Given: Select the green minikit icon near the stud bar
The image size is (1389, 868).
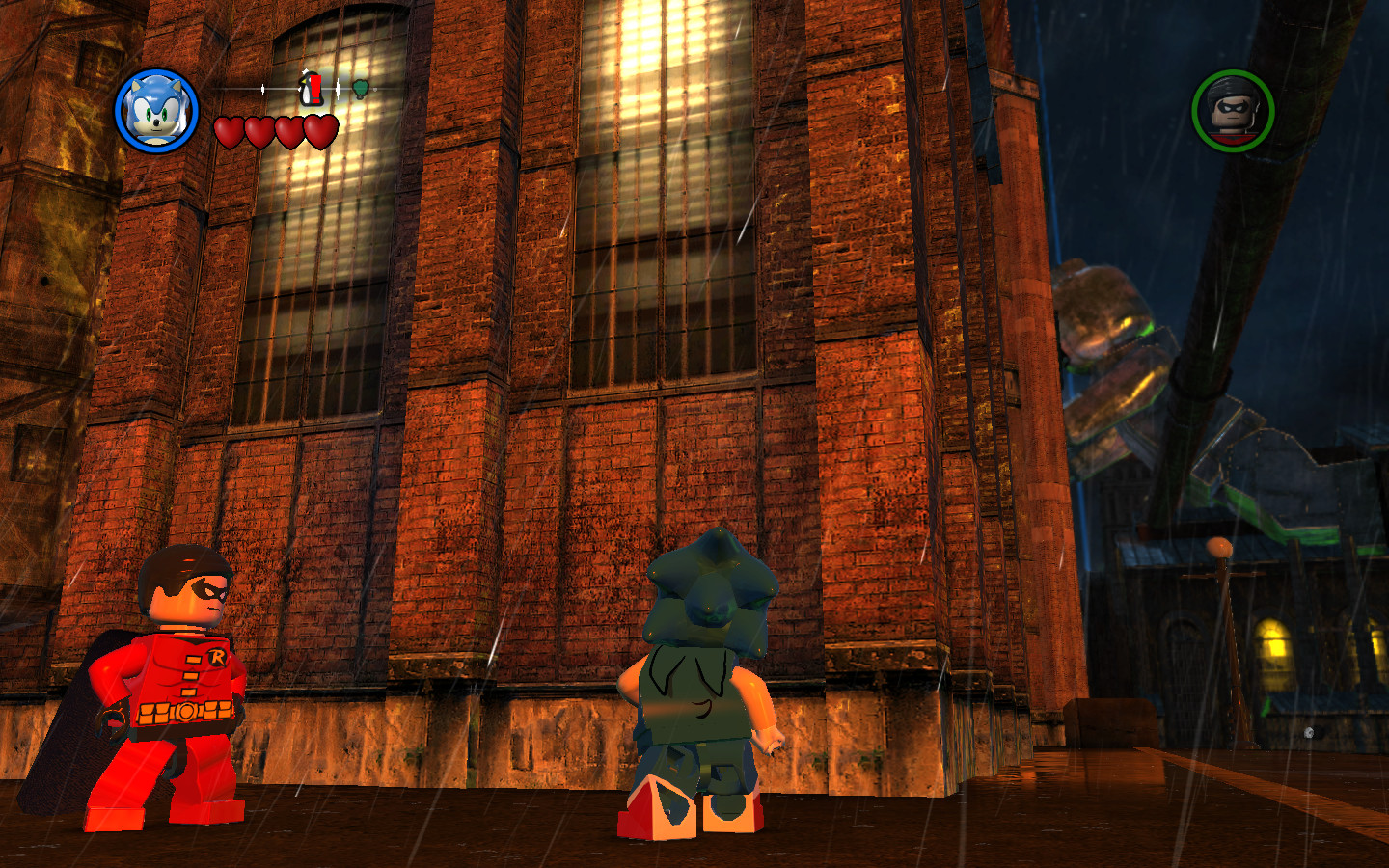Looking at the screenshot, I should click(361, 88).
